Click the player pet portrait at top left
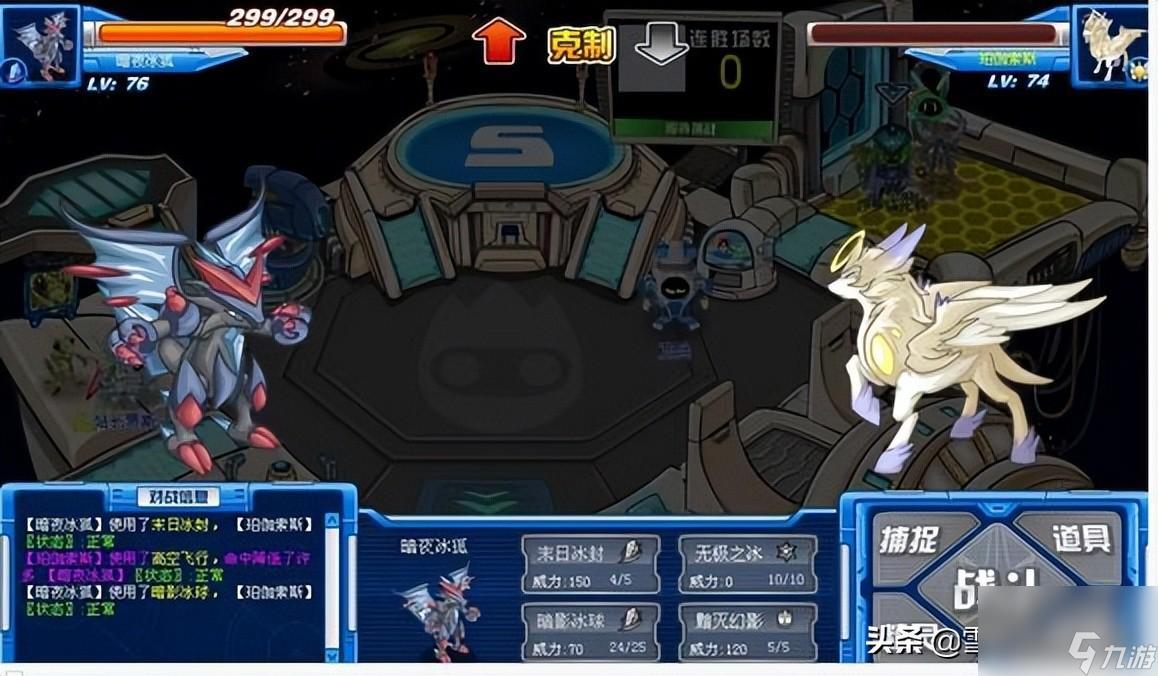The height and width of the screenshot is (676, 1158). pos(40,46)
